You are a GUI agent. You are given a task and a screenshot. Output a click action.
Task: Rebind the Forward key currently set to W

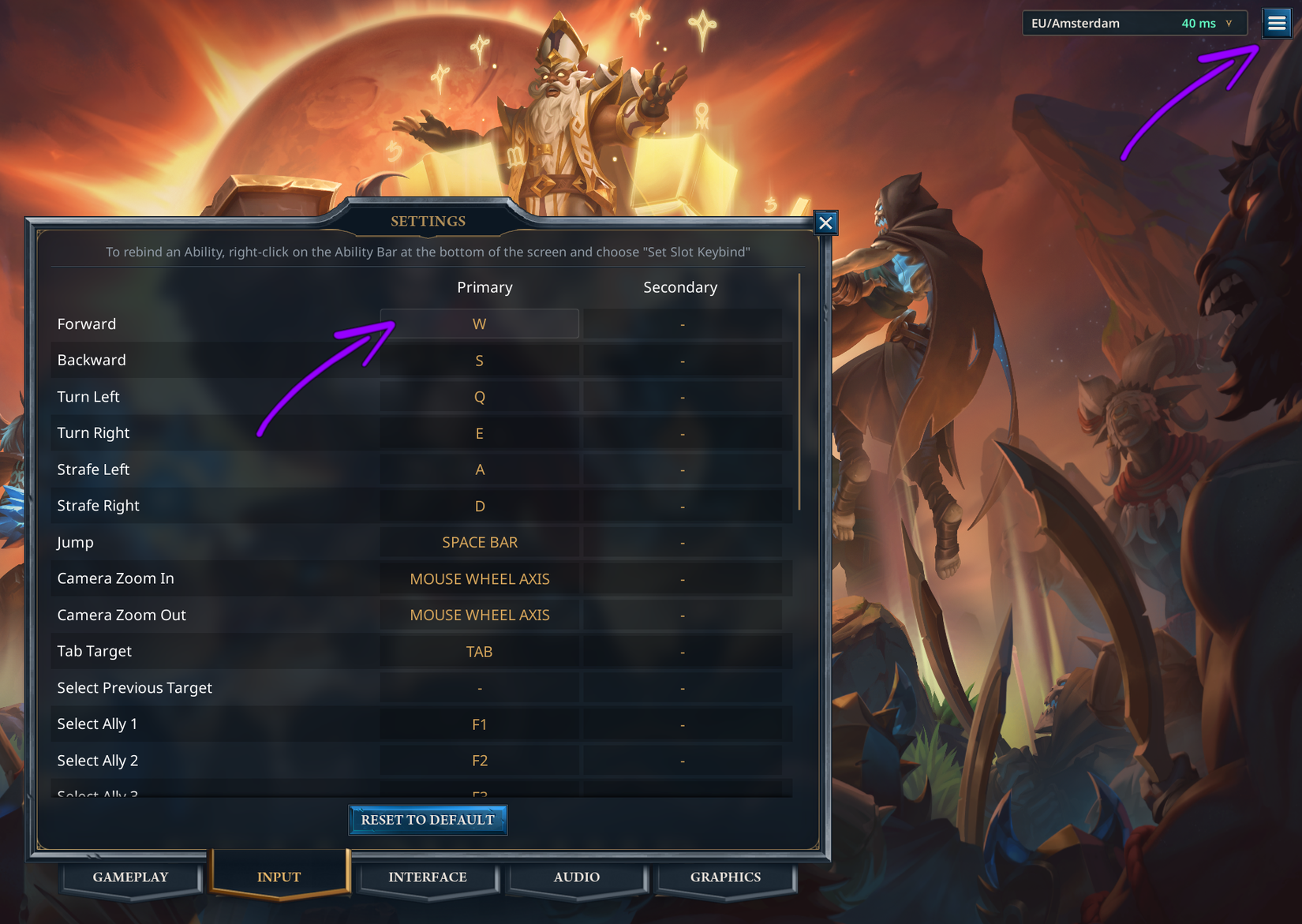point(479,324)
